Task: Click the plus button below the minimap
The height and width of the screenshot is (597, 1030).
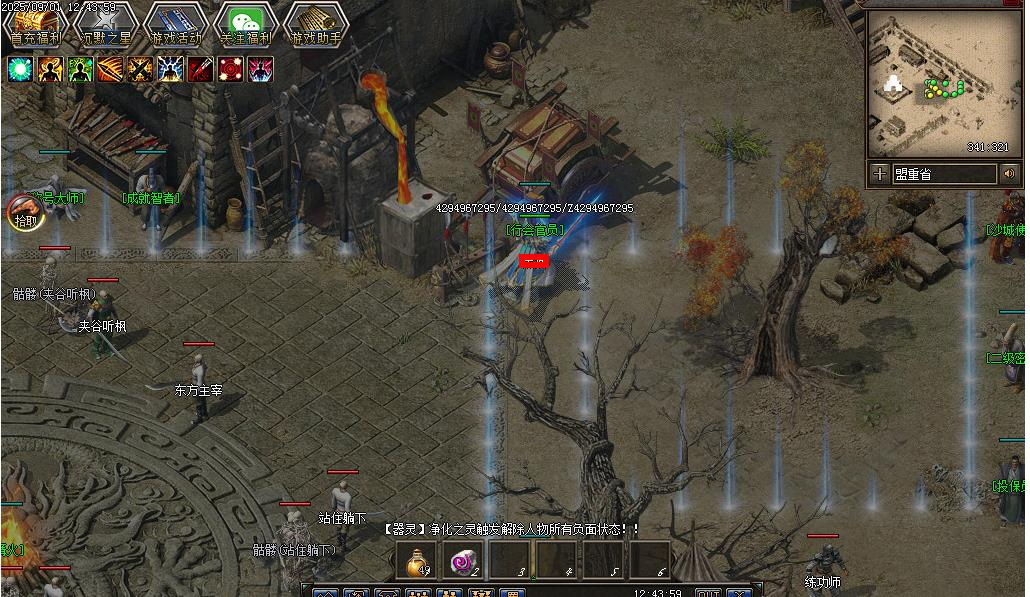Action: (879, 174)
